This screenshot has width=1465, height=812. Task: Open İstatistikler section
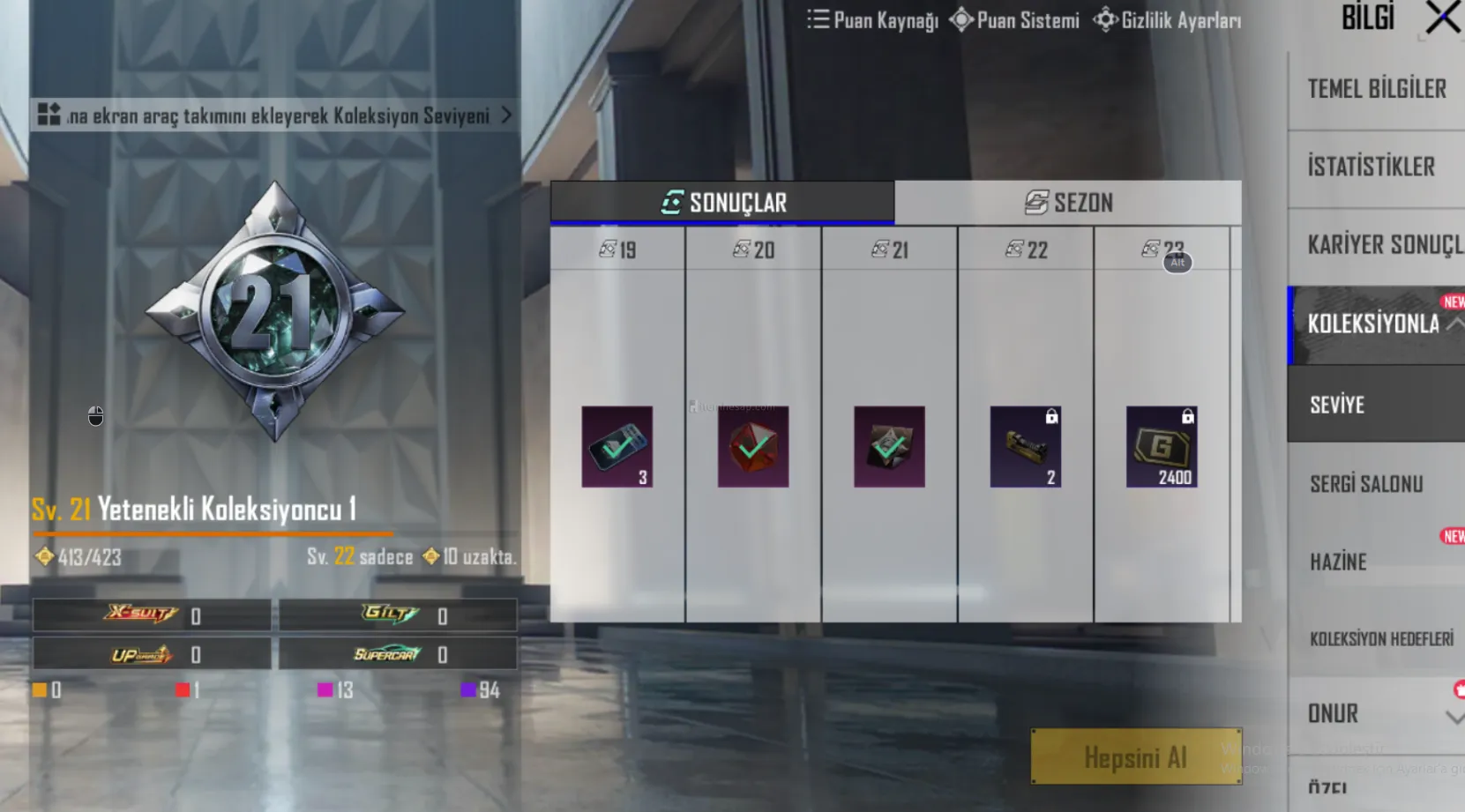click(1372, 167)
